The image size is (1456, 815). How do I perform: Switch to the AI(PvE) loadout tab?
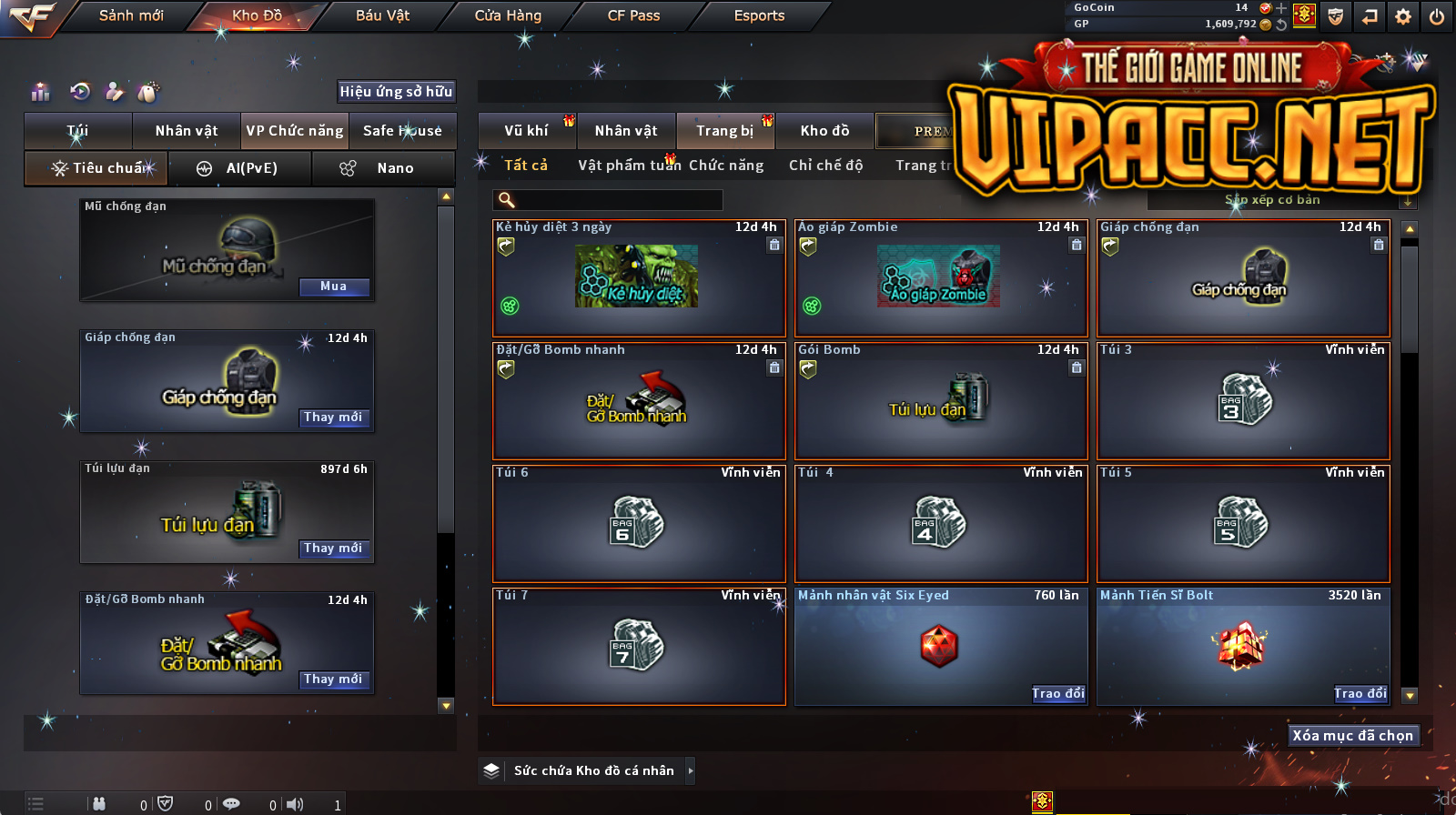240,168
